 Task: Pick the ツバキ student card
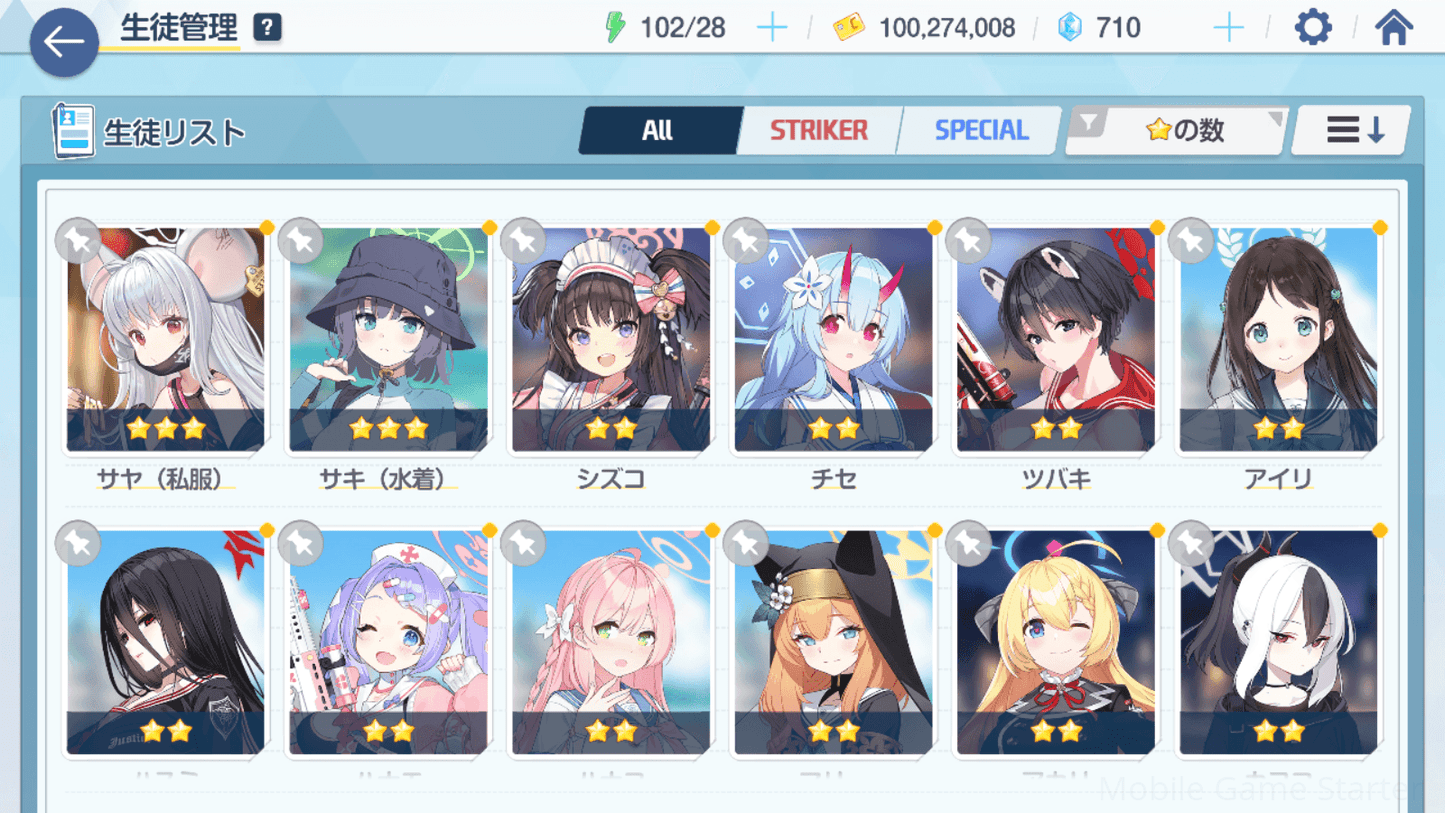[1056, 340]
